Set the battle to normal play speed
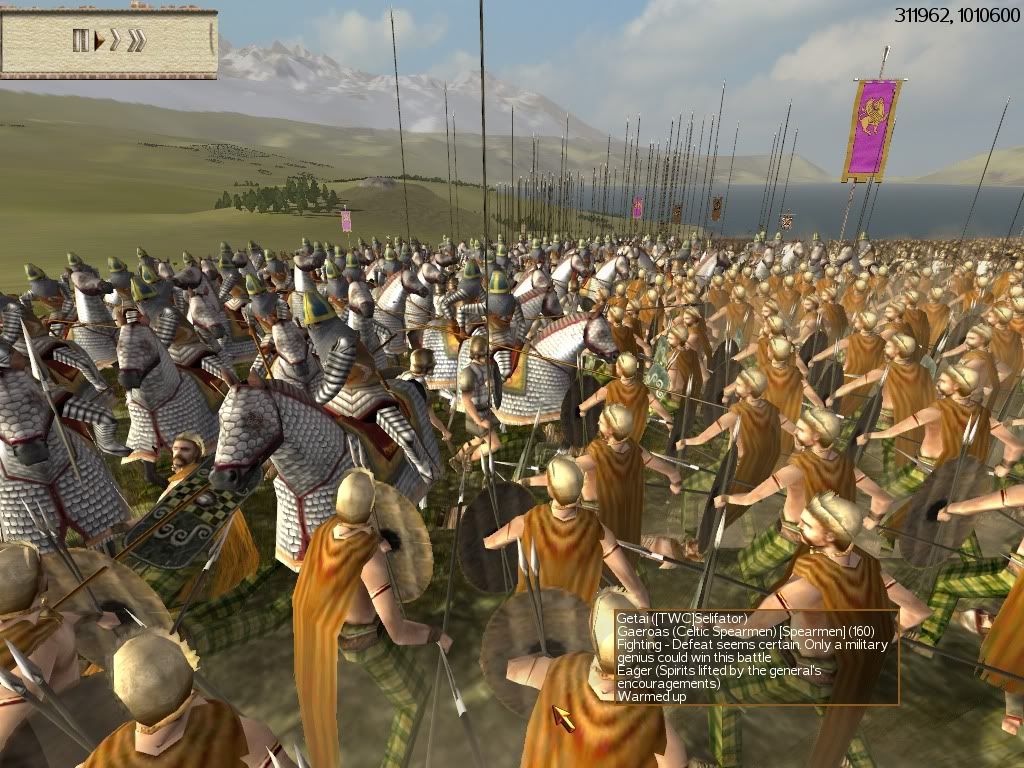Screen dimensions: 1024x768 click(99, 41)
